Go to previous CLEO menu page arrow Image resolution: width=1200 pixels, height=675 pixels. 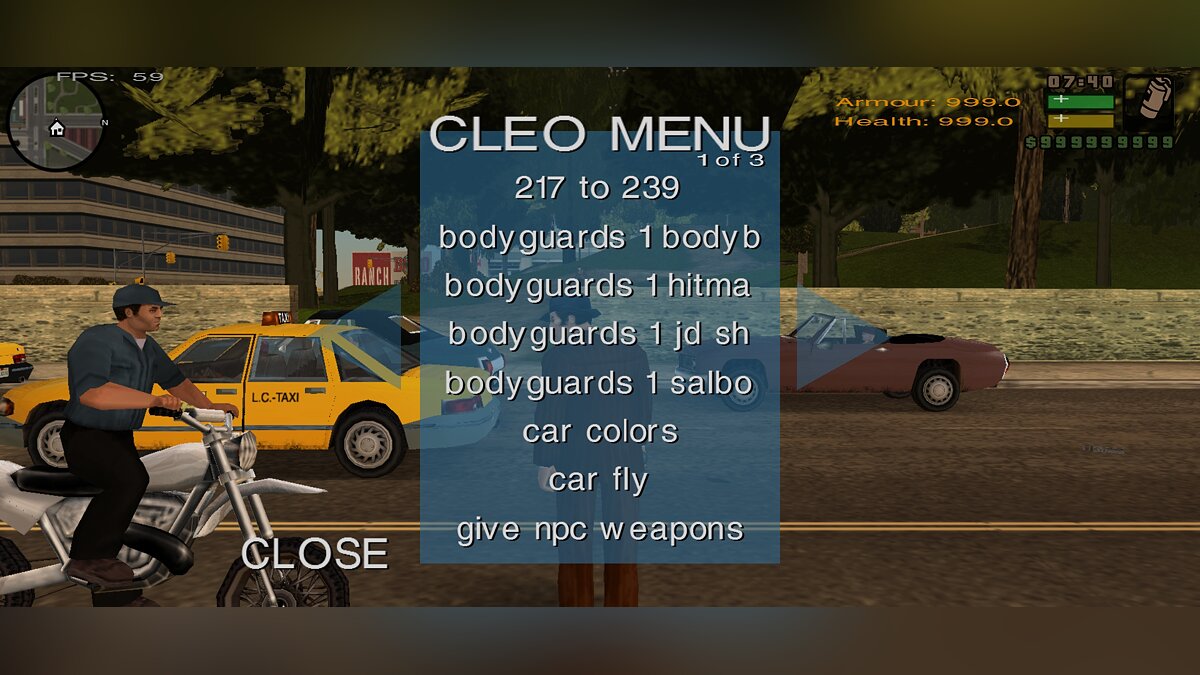pos(375,337)
